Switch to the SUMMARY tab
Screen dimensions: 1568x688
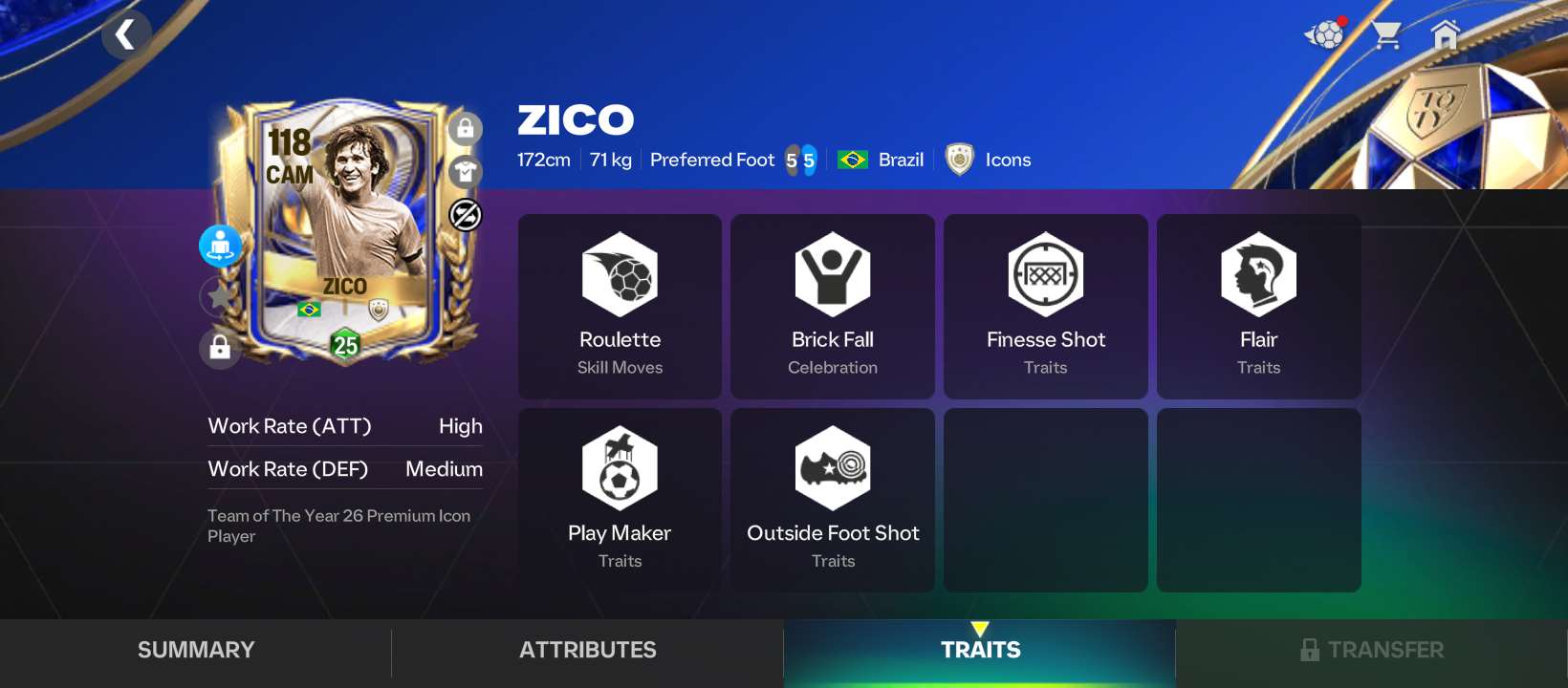click(x=195, y=650)
